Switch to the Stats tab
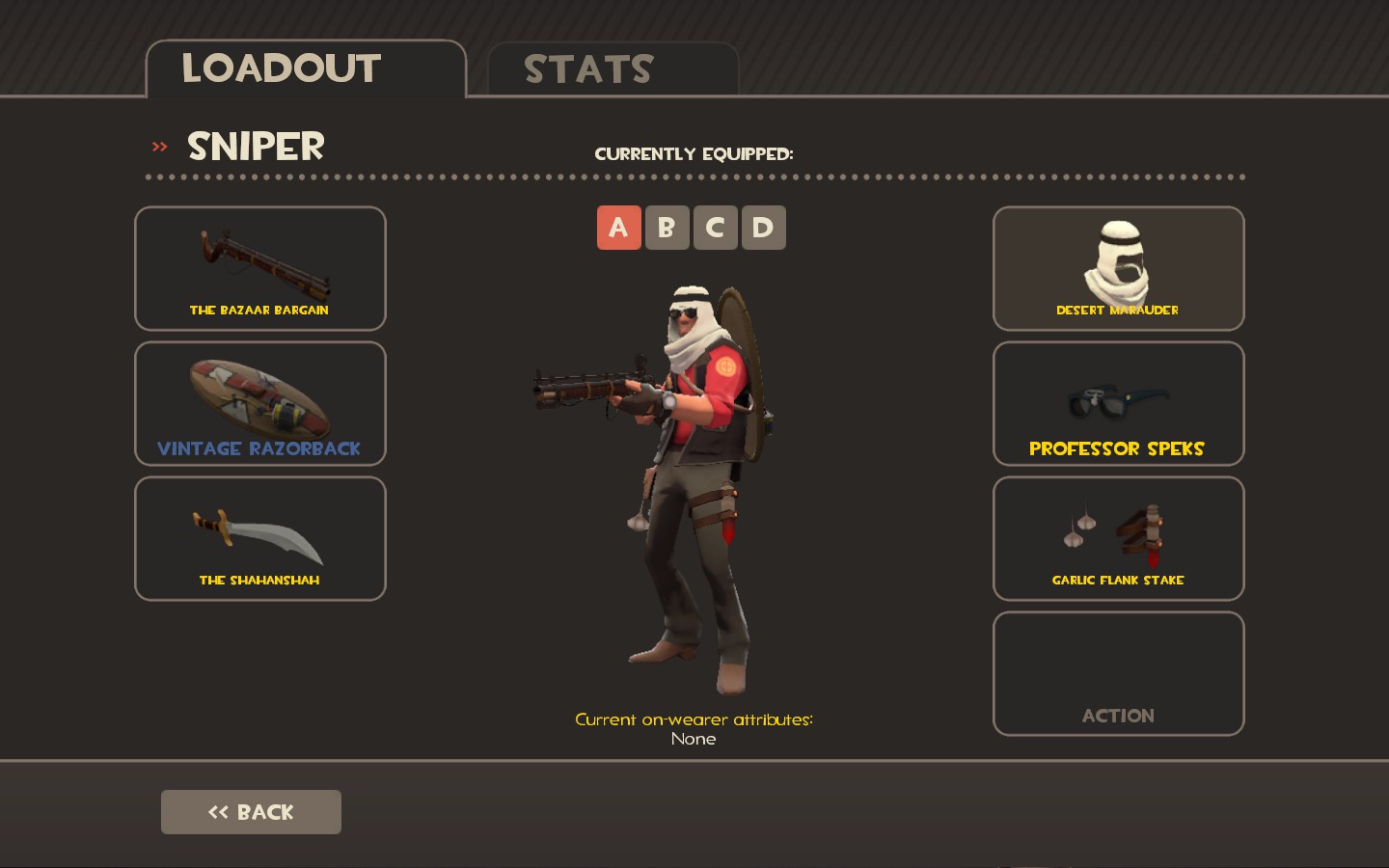The height and width of the screenshot is (868, 1389). [613, 69]
